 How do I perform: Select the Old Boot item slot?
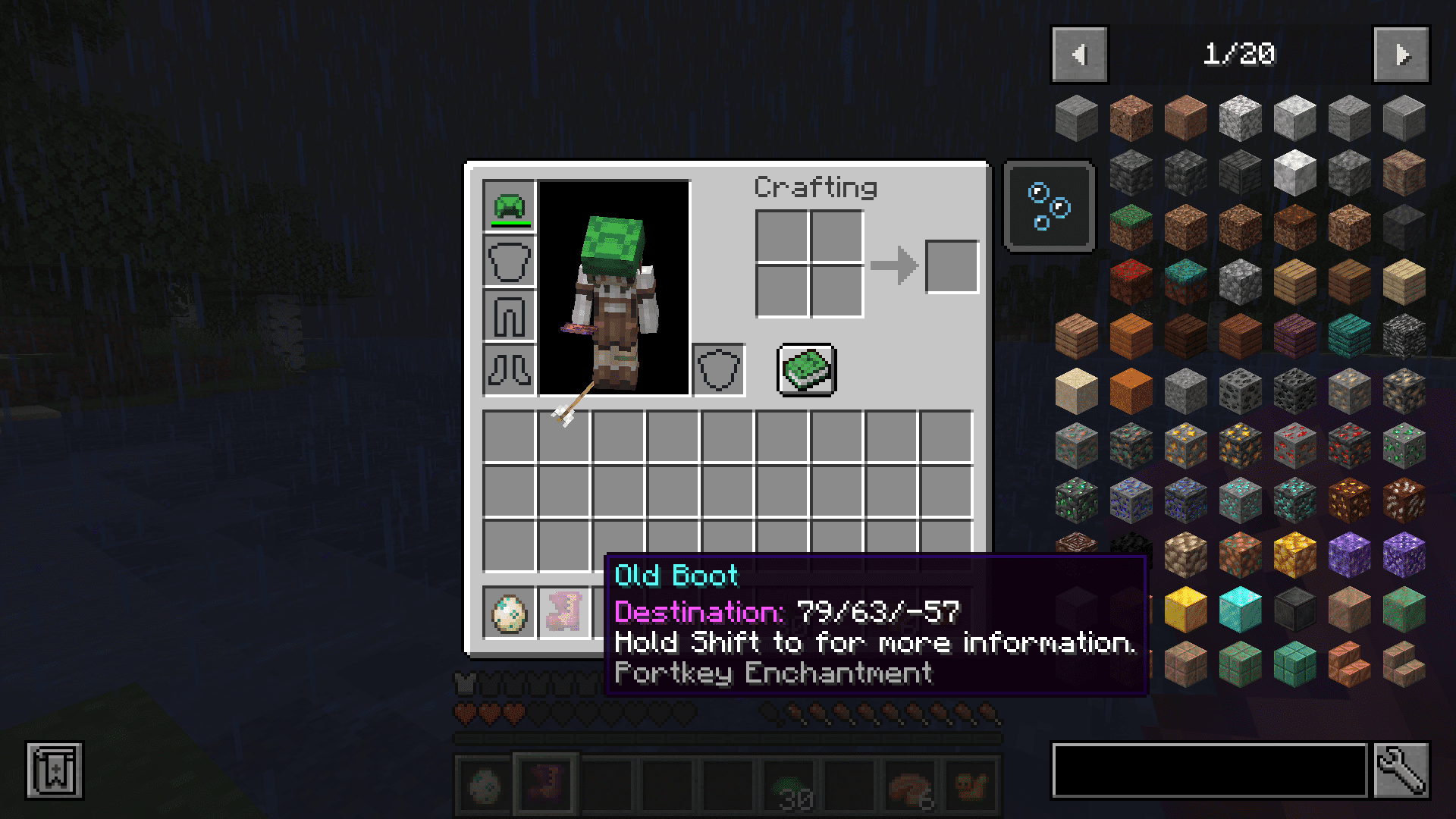[563, 613]
